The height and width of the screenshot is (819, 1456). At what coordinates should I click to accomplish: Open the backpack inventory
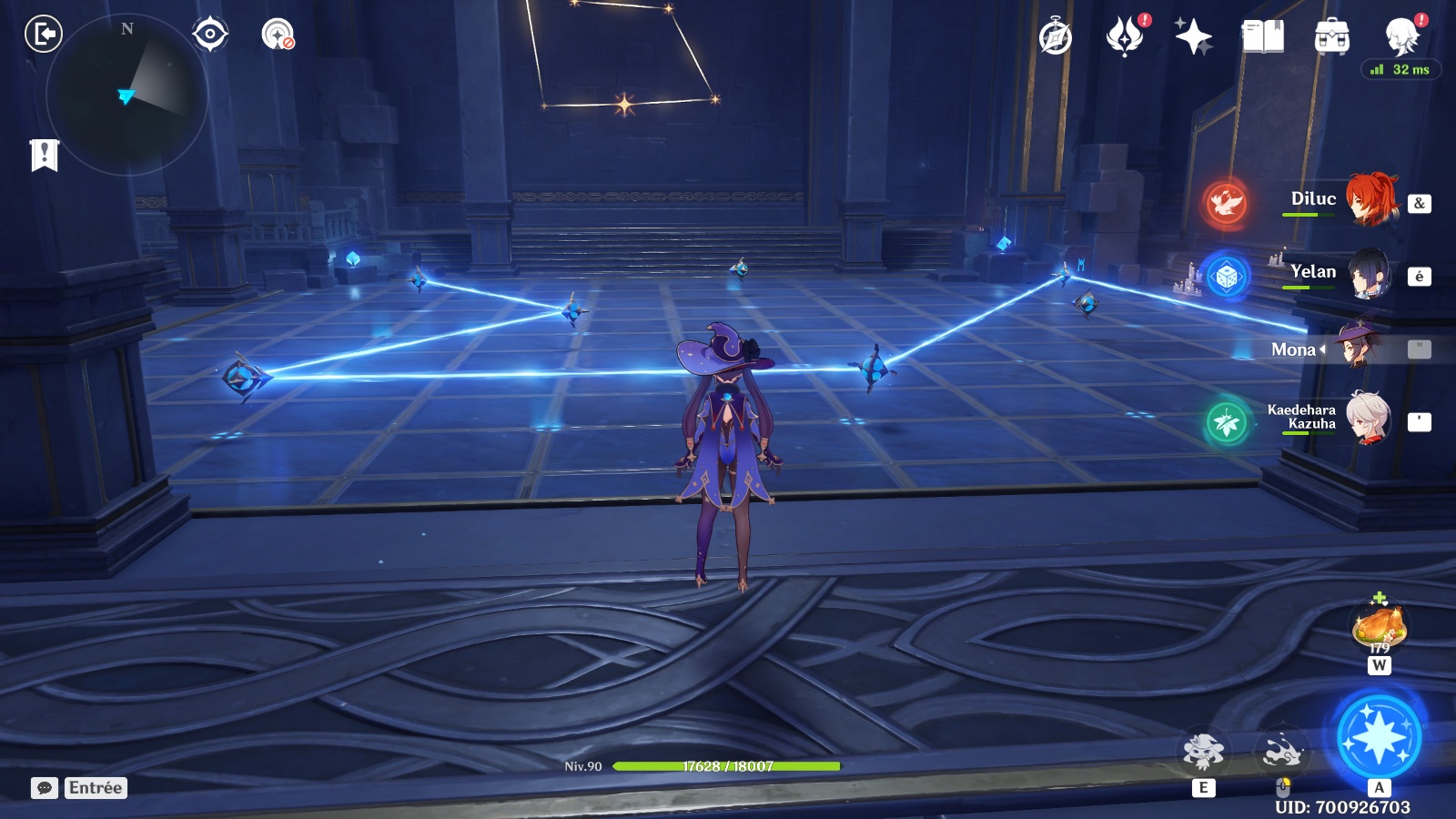point(1331,37)
